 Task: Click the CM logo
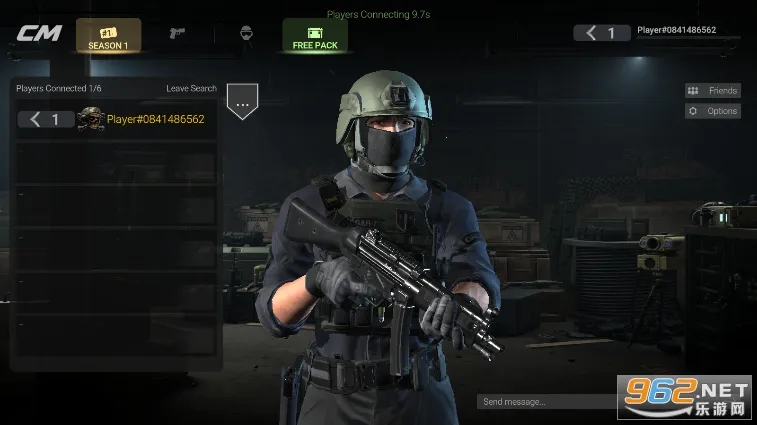tap(39, 33)
